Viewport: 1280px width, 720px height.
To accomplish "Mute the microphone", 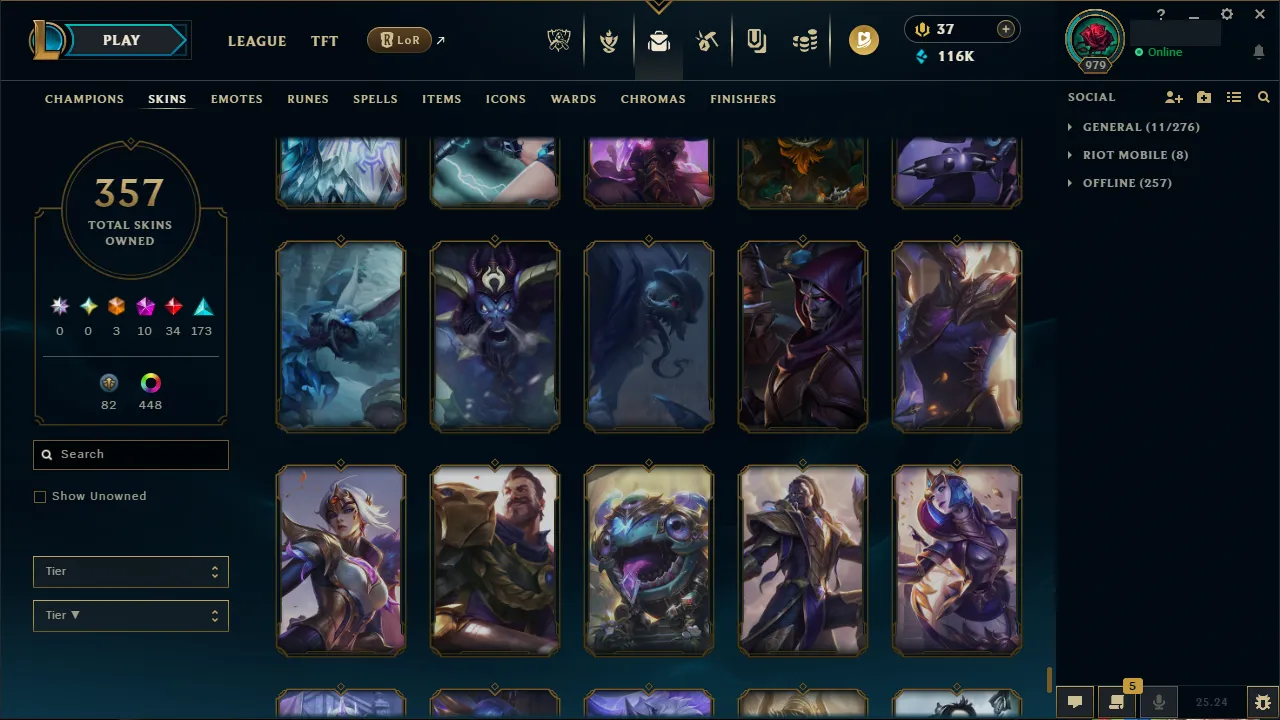I will [1158, 701].
